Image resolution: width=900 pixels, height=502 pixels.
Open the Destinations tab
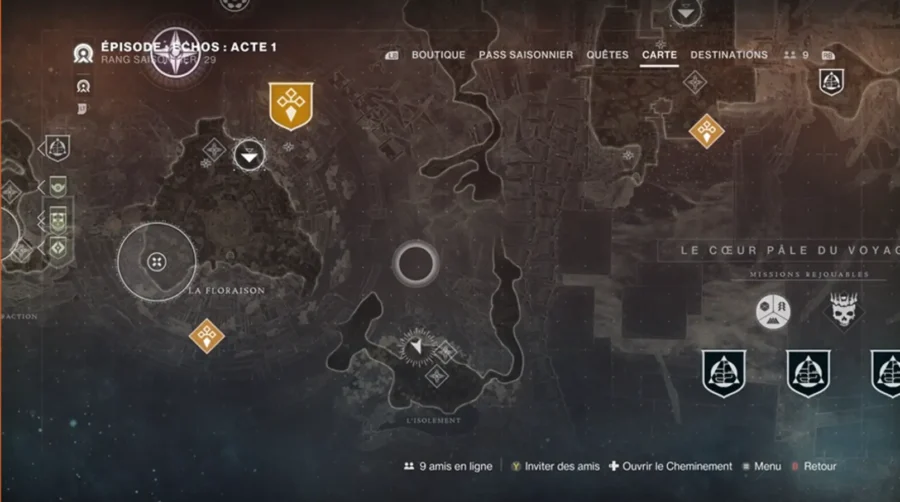tap(729, 55)
